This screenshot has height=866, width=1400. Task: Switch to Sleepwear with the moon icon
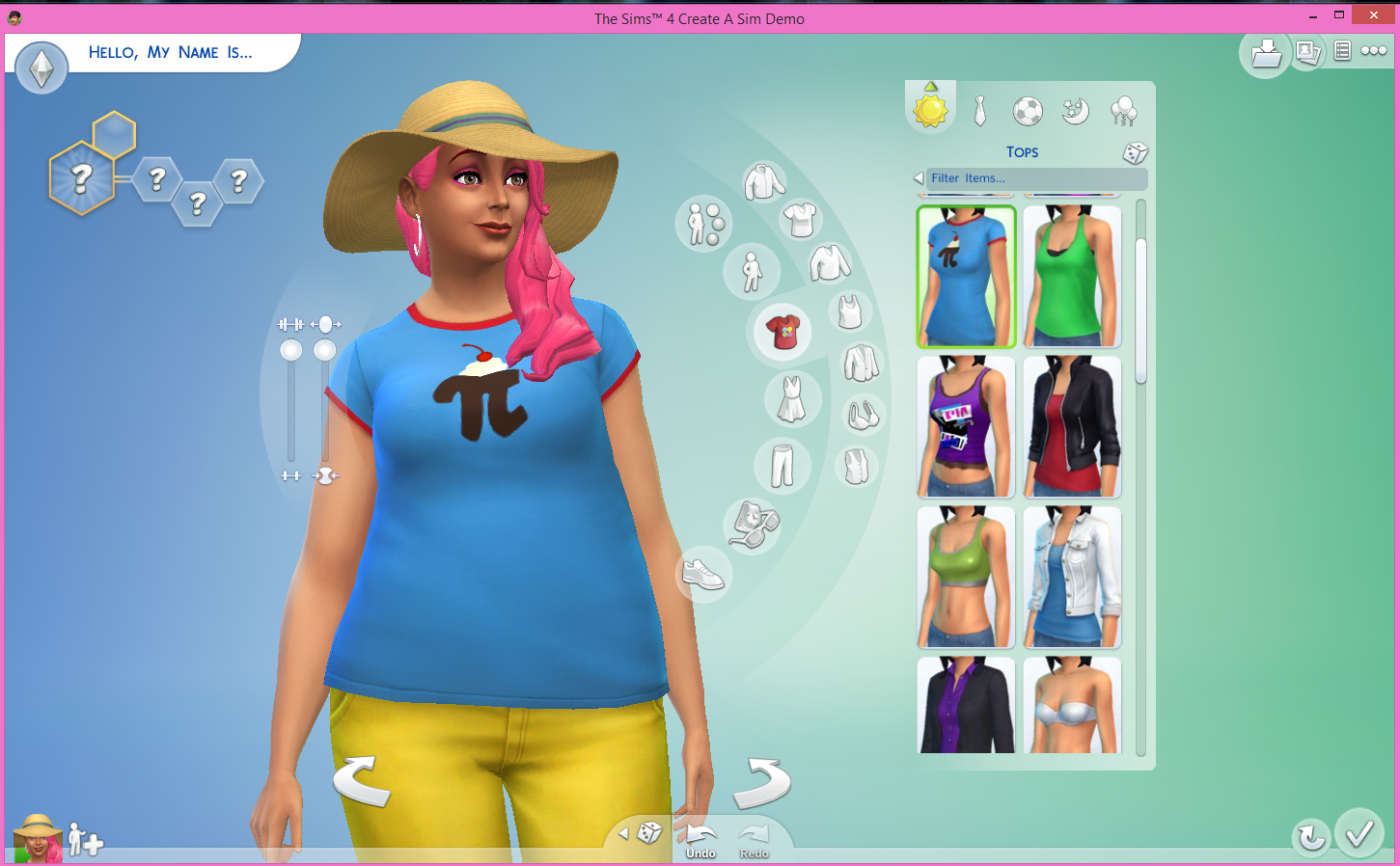[1075, 111]
